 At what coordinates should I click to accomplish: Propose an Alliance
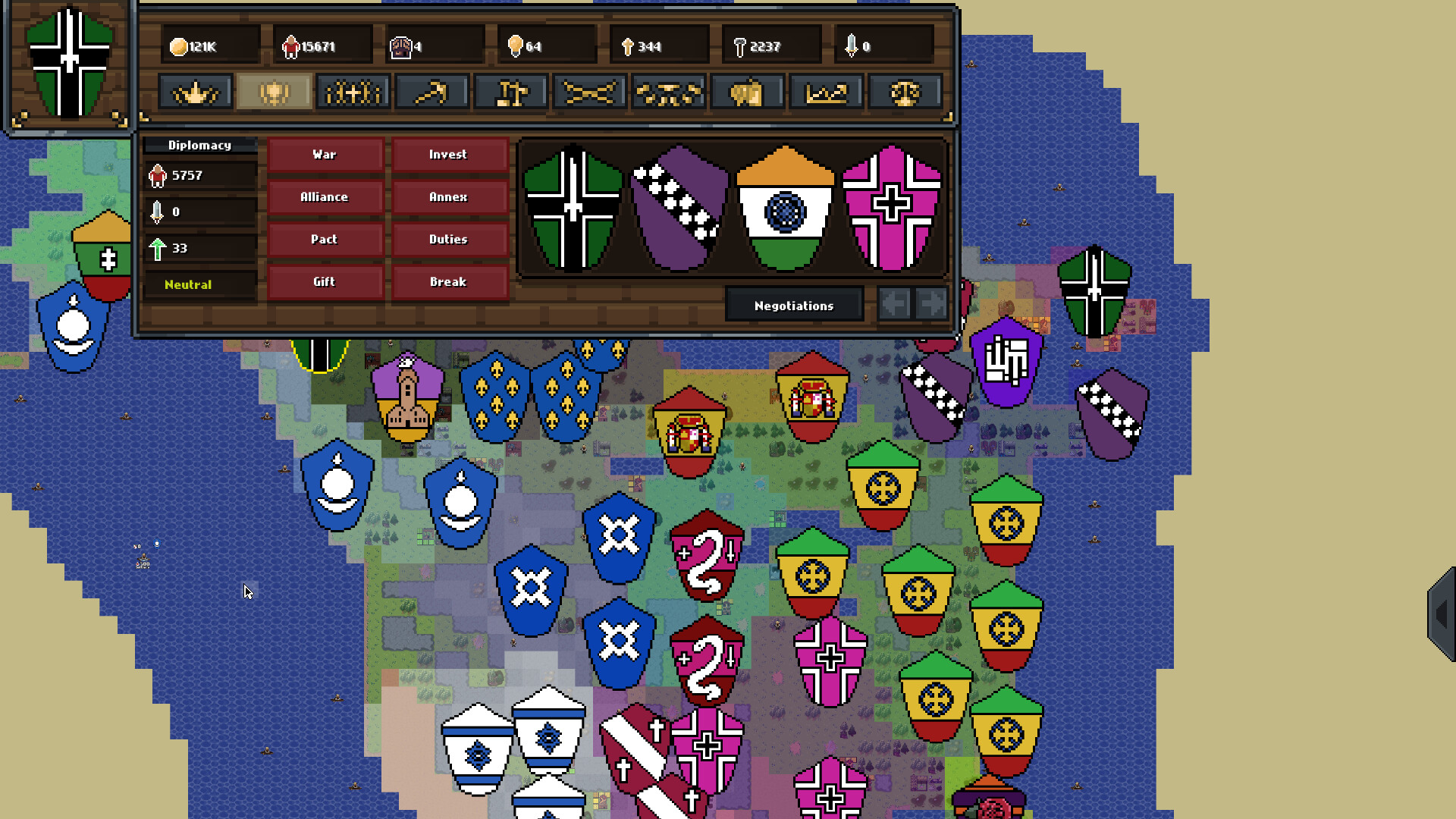[324, 196]
